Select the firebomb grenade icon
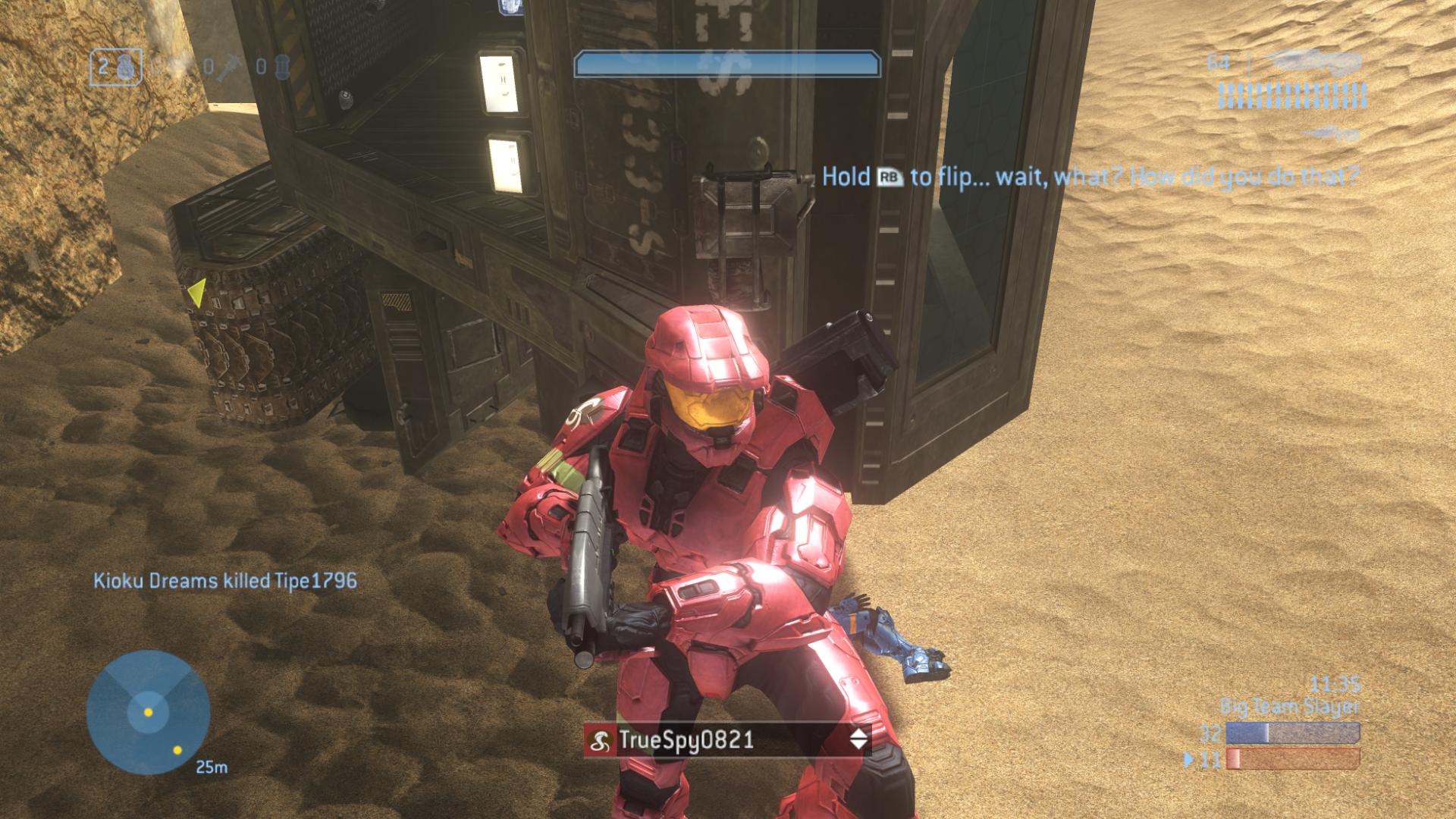The image size is (1456, 819). click(x=281, y=67)
